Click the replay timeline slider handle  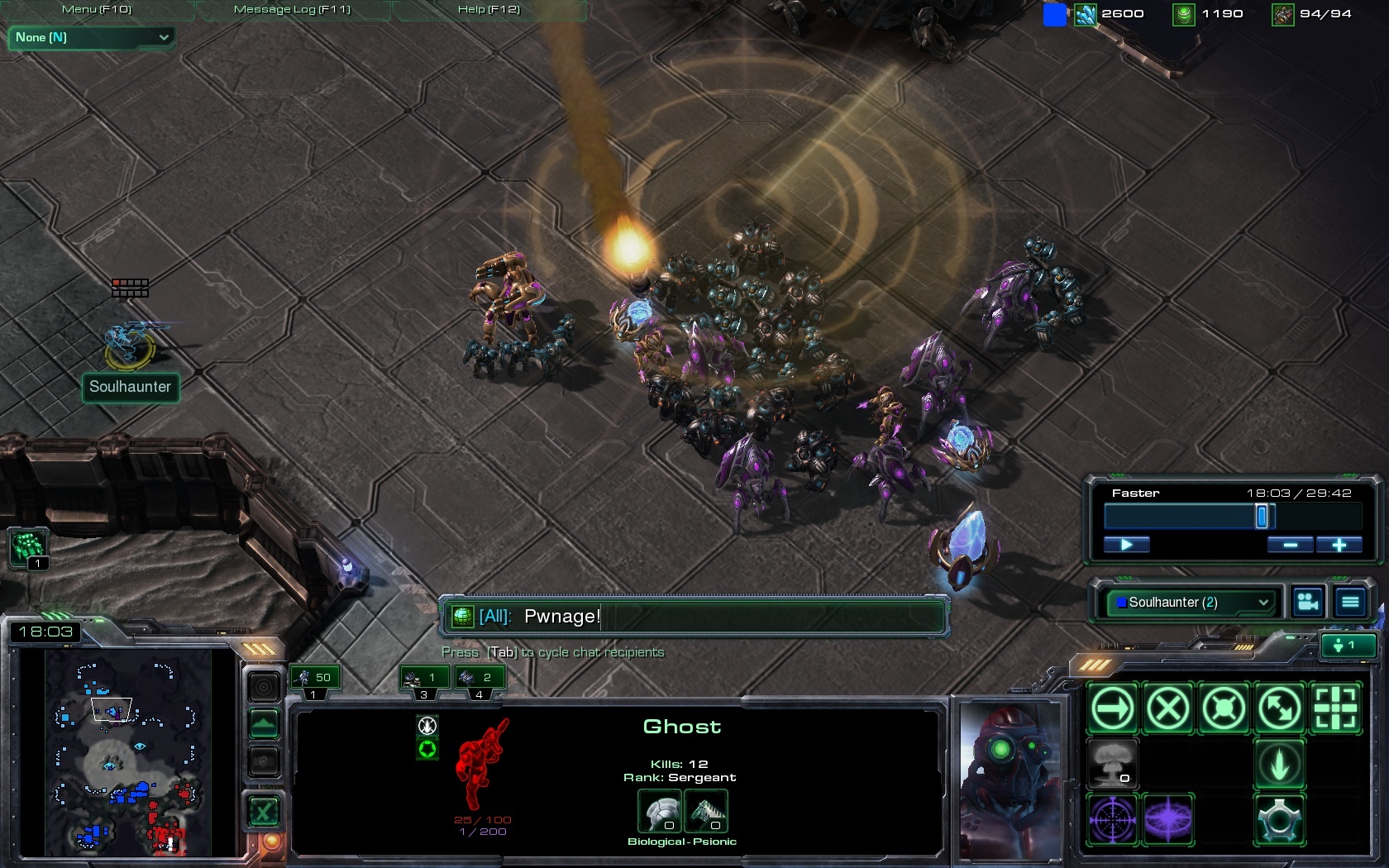1262,517
